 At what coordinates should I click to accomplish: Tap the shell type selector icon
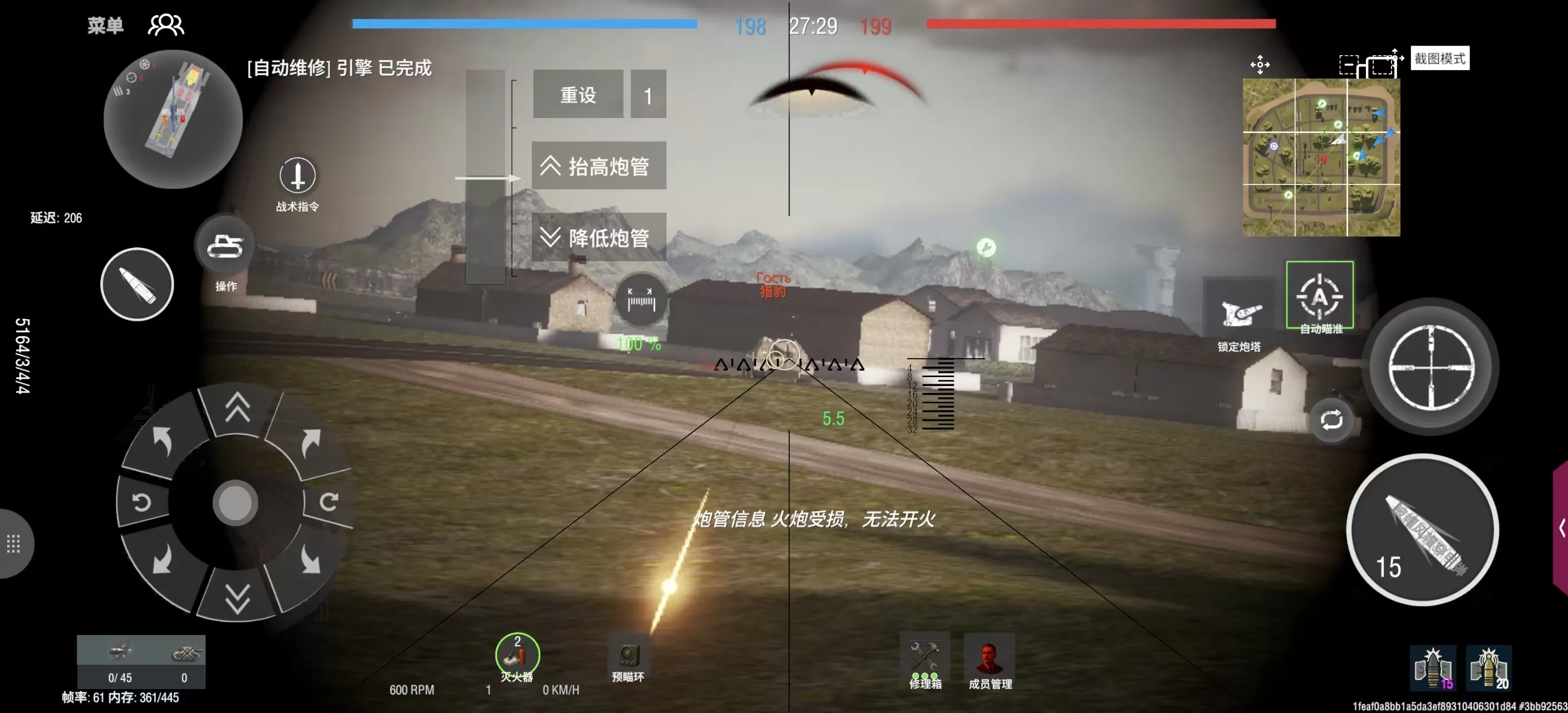(136, 284)
